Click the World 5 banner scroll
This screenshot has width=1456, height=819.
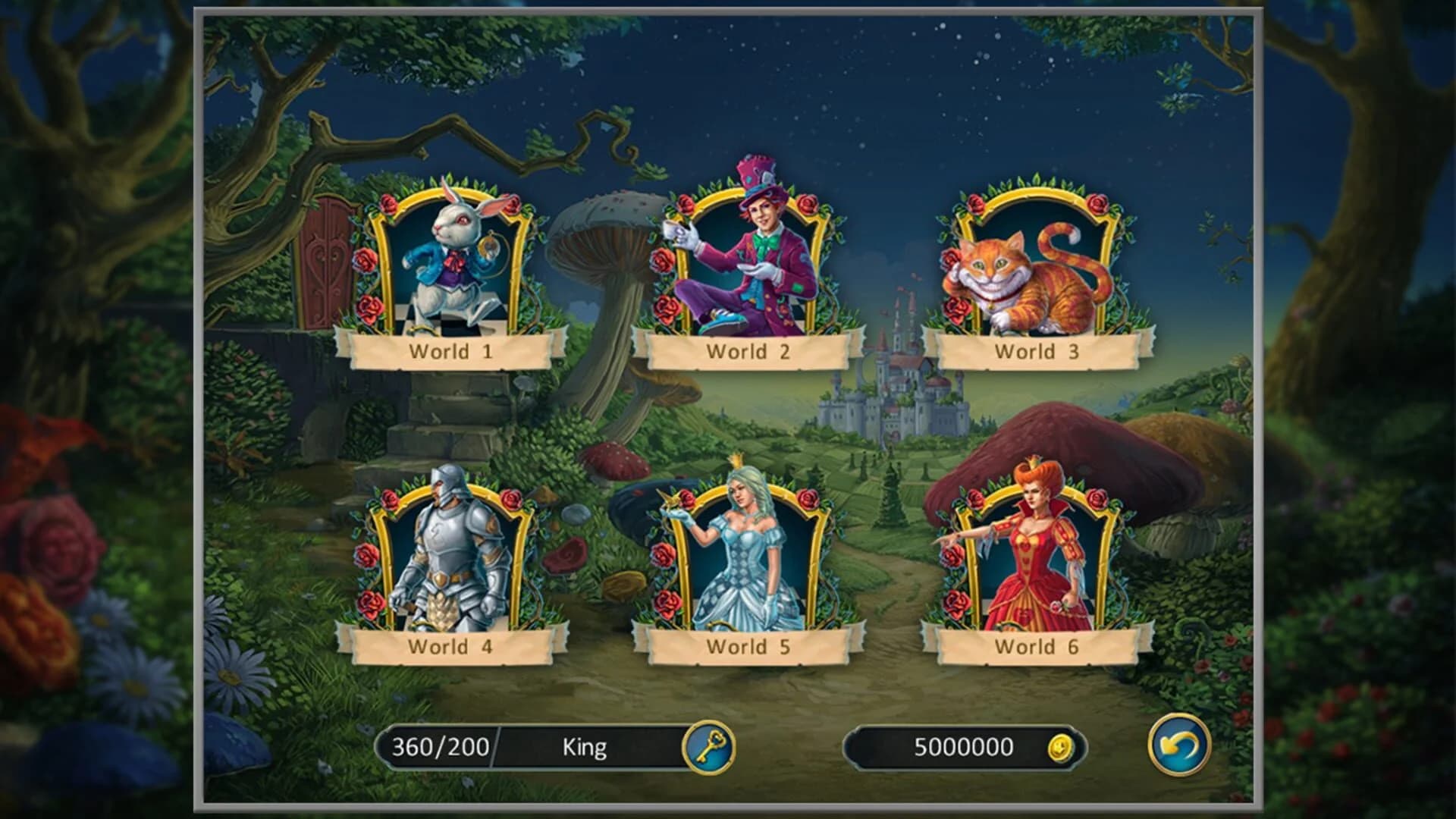point(747,645)
